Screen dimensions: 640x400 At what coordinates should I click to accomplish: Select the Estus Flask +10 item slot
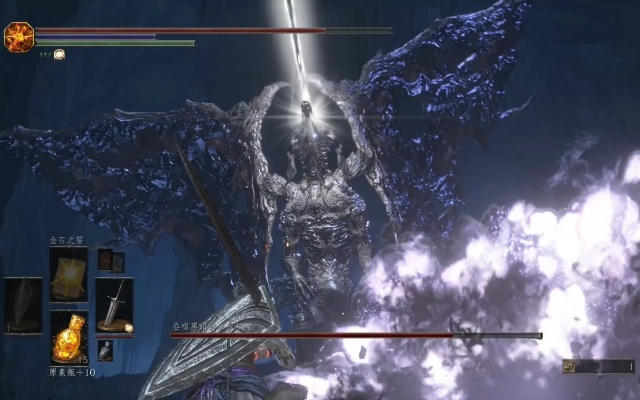68,337
